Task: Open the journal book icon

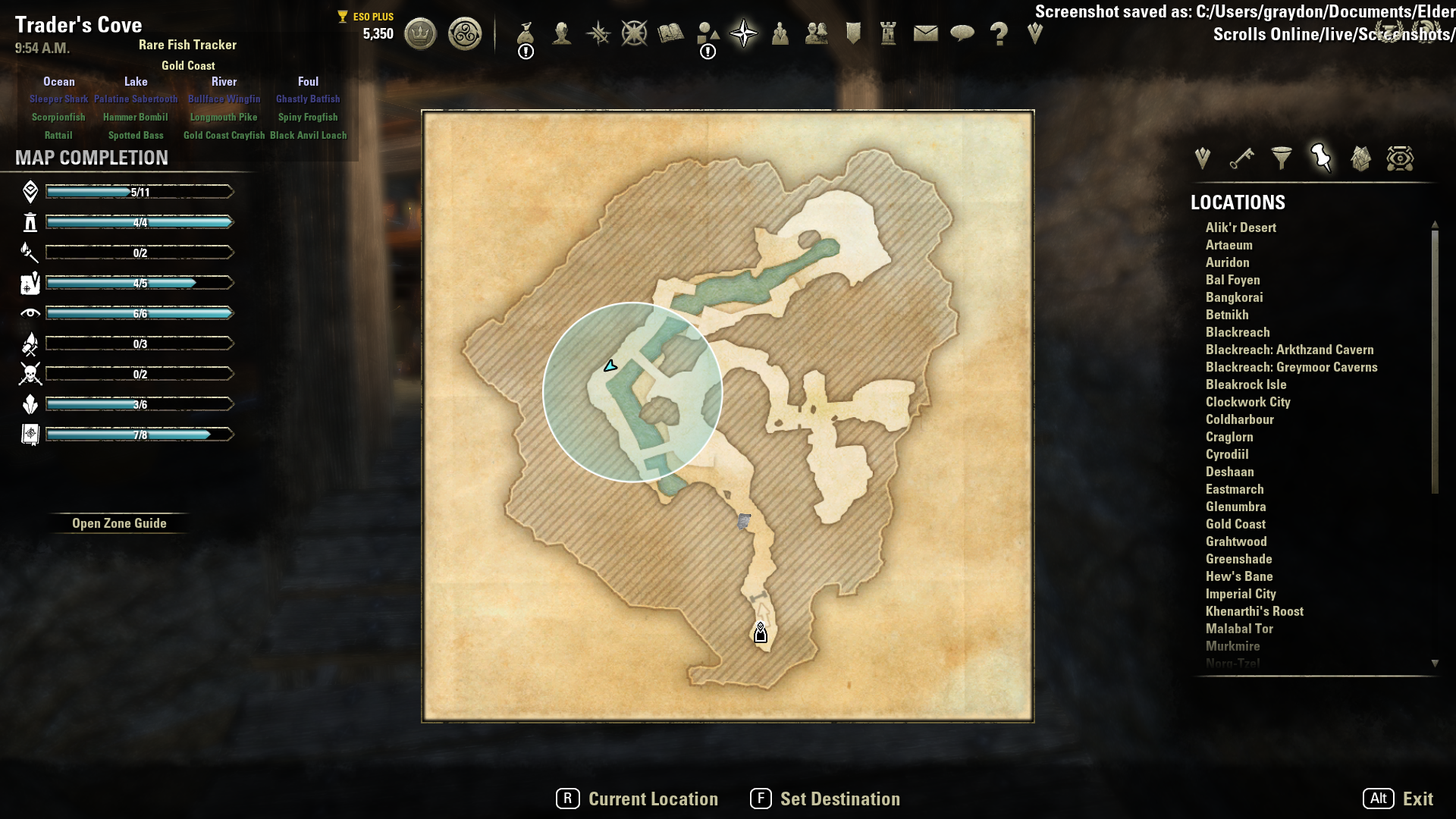Action: 671,34
